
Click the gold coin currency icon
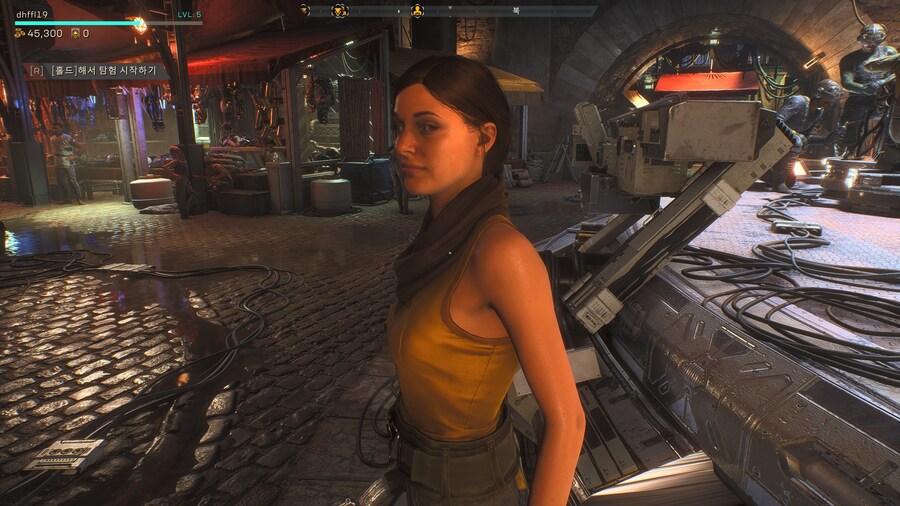(x=19, y=33)
